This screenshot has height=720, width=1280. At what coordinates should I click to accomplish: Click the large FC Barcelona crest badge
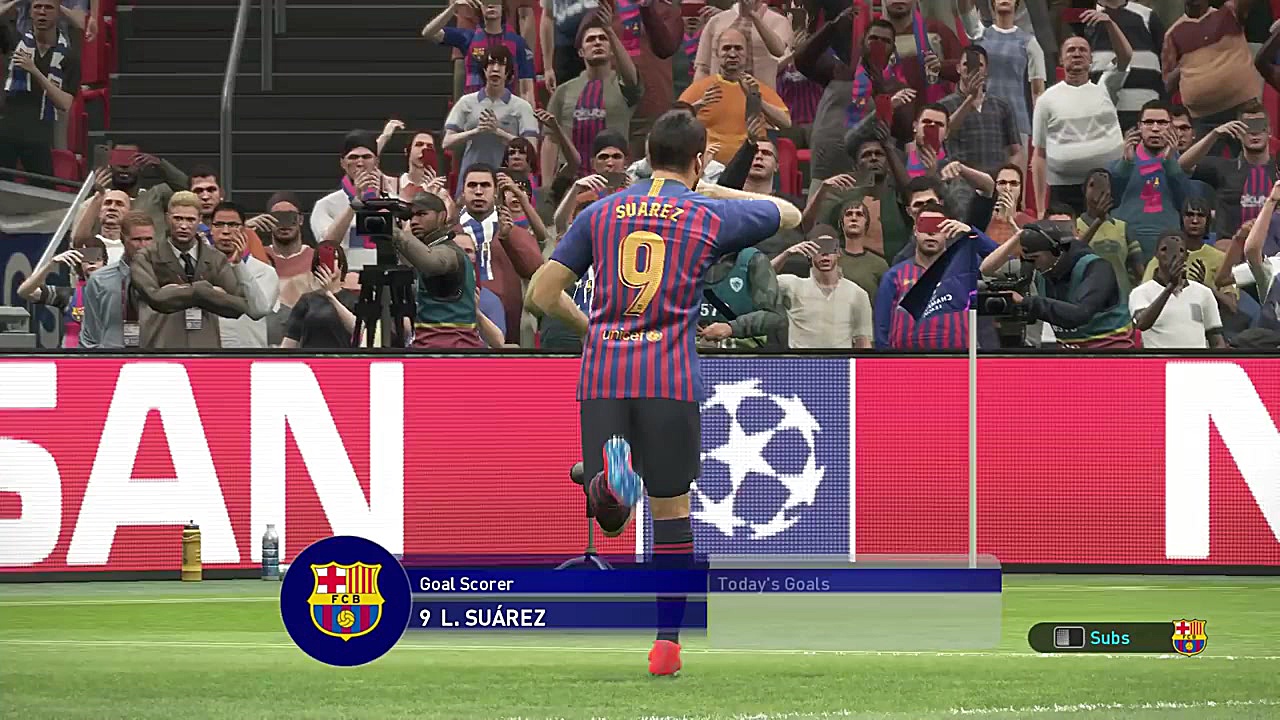[x=345, y=601]
